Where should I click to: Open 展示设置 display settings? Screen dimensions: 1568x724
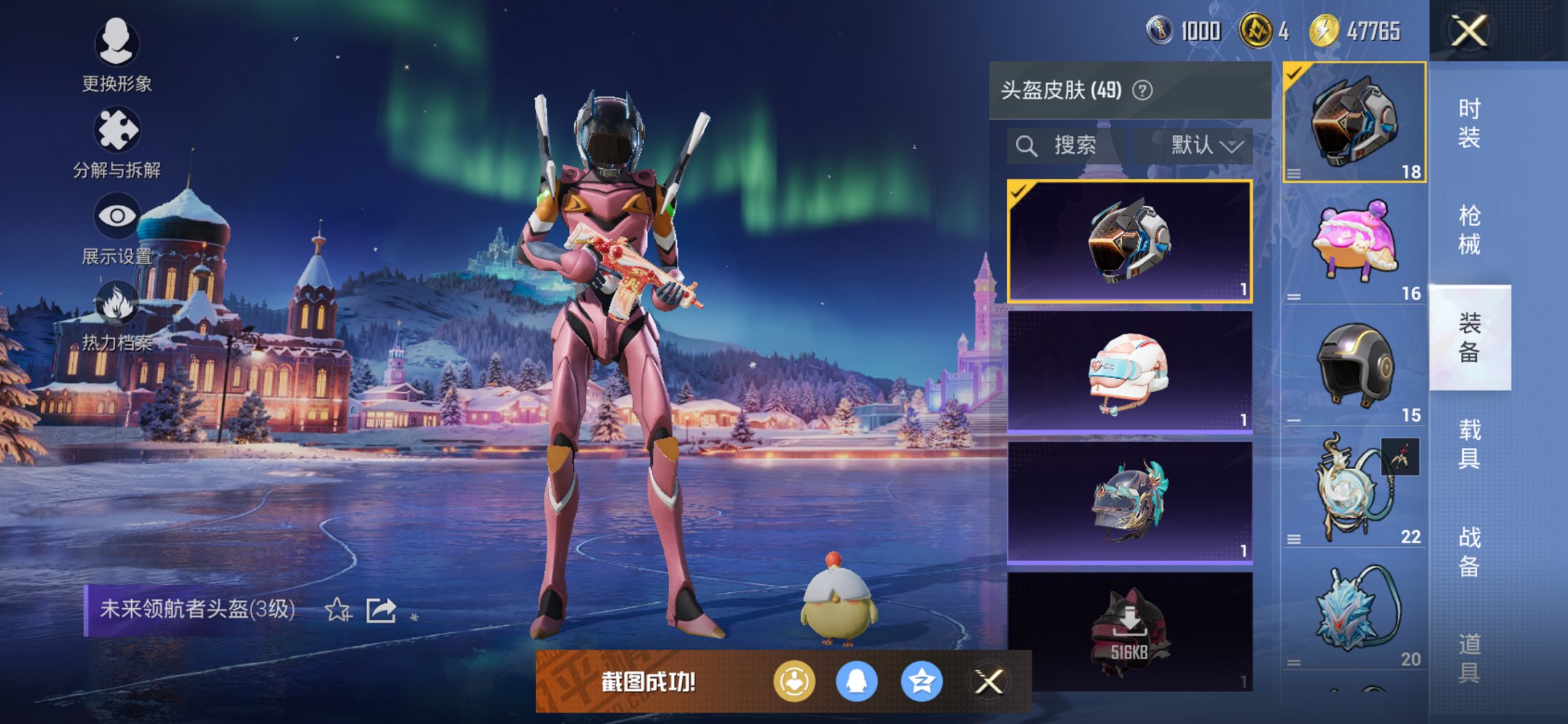click(x=117, y=228)
